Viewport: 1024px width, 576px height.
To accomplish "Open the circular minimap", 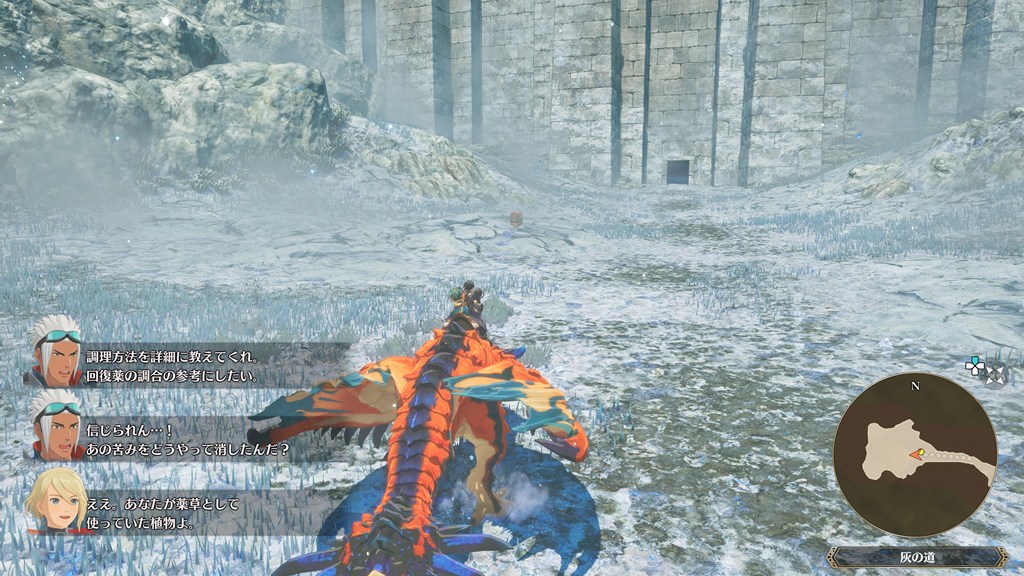I will point(915,455).
